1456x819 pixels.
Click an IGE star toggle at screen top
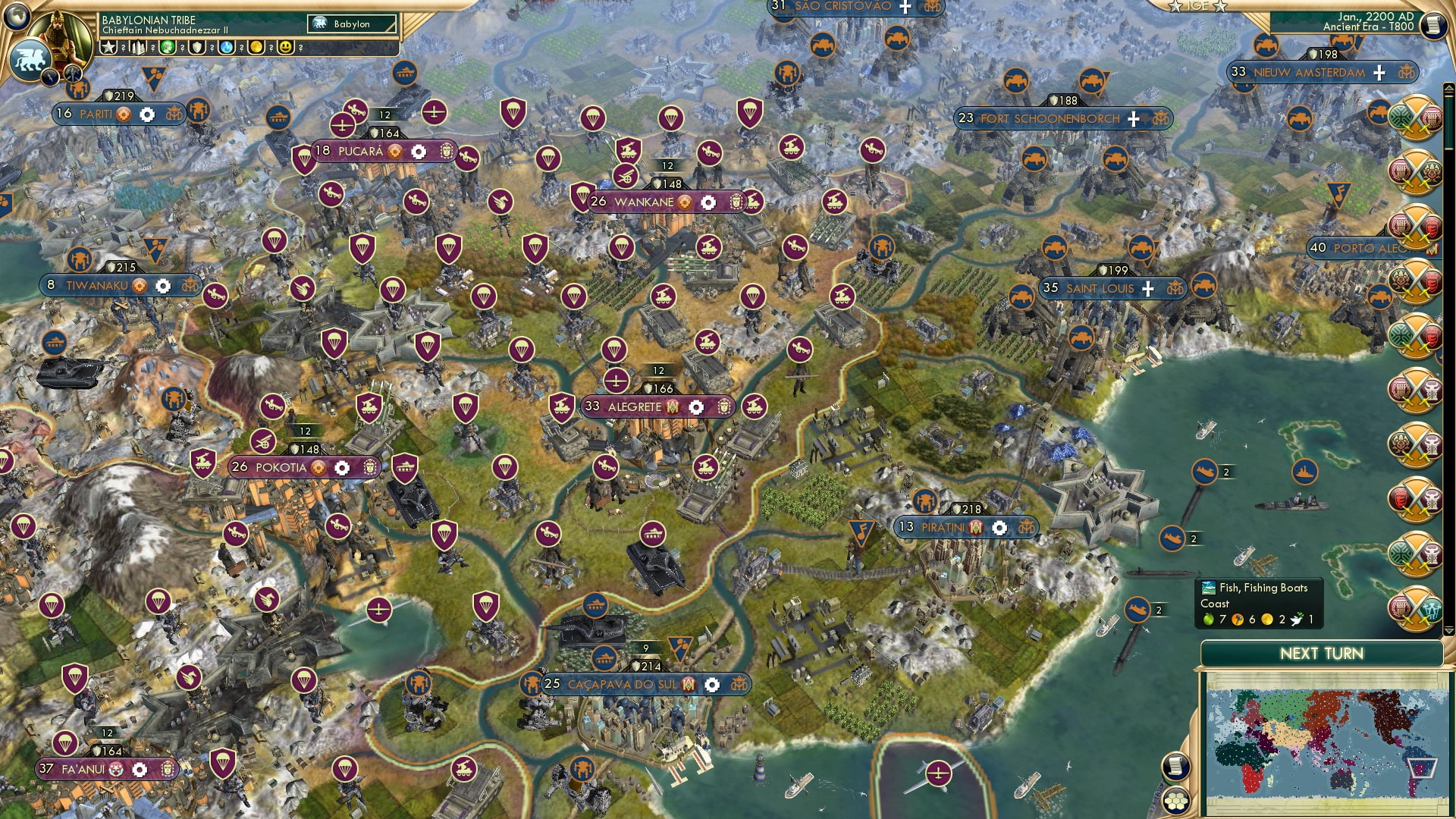[1174, 6]
